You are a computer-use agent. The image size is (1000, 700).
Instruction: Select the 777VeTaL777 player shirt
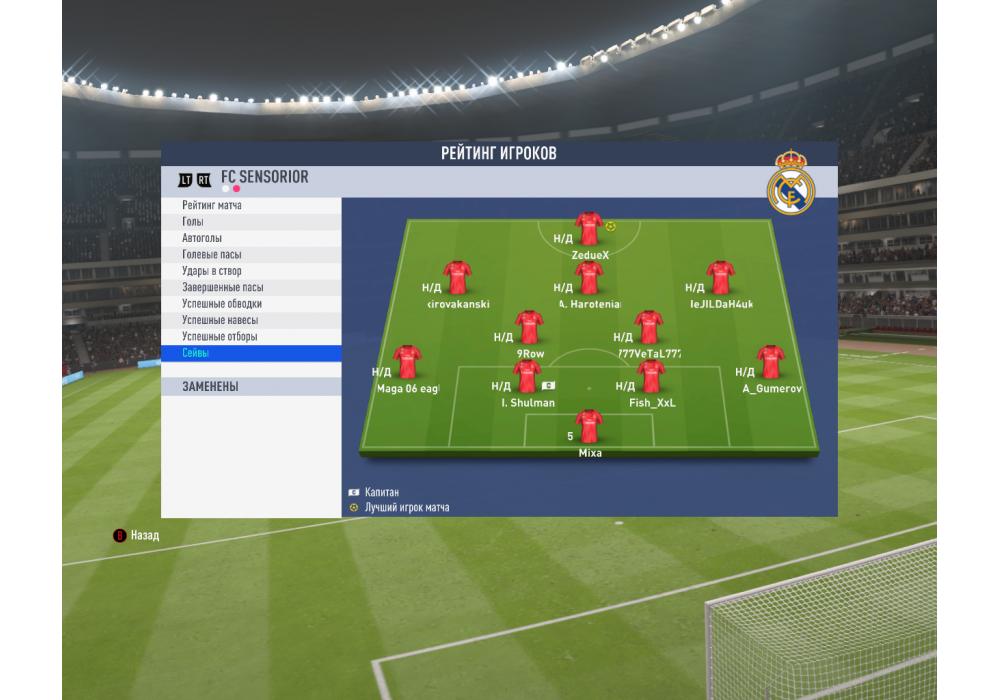648,328
